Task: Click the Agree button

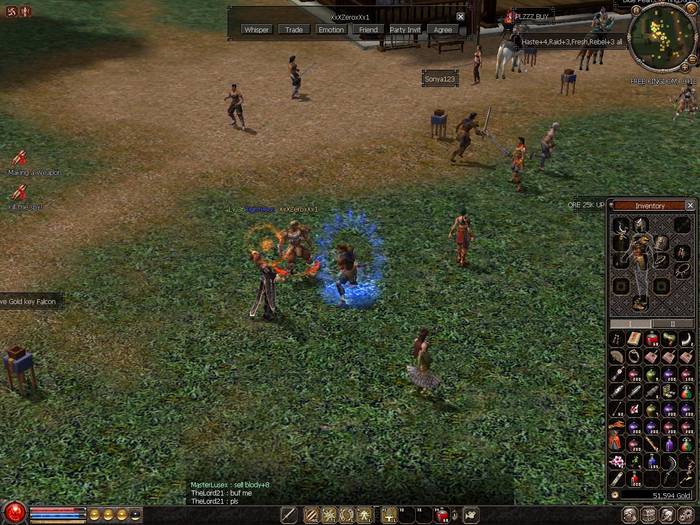Action: coord(443,30)
